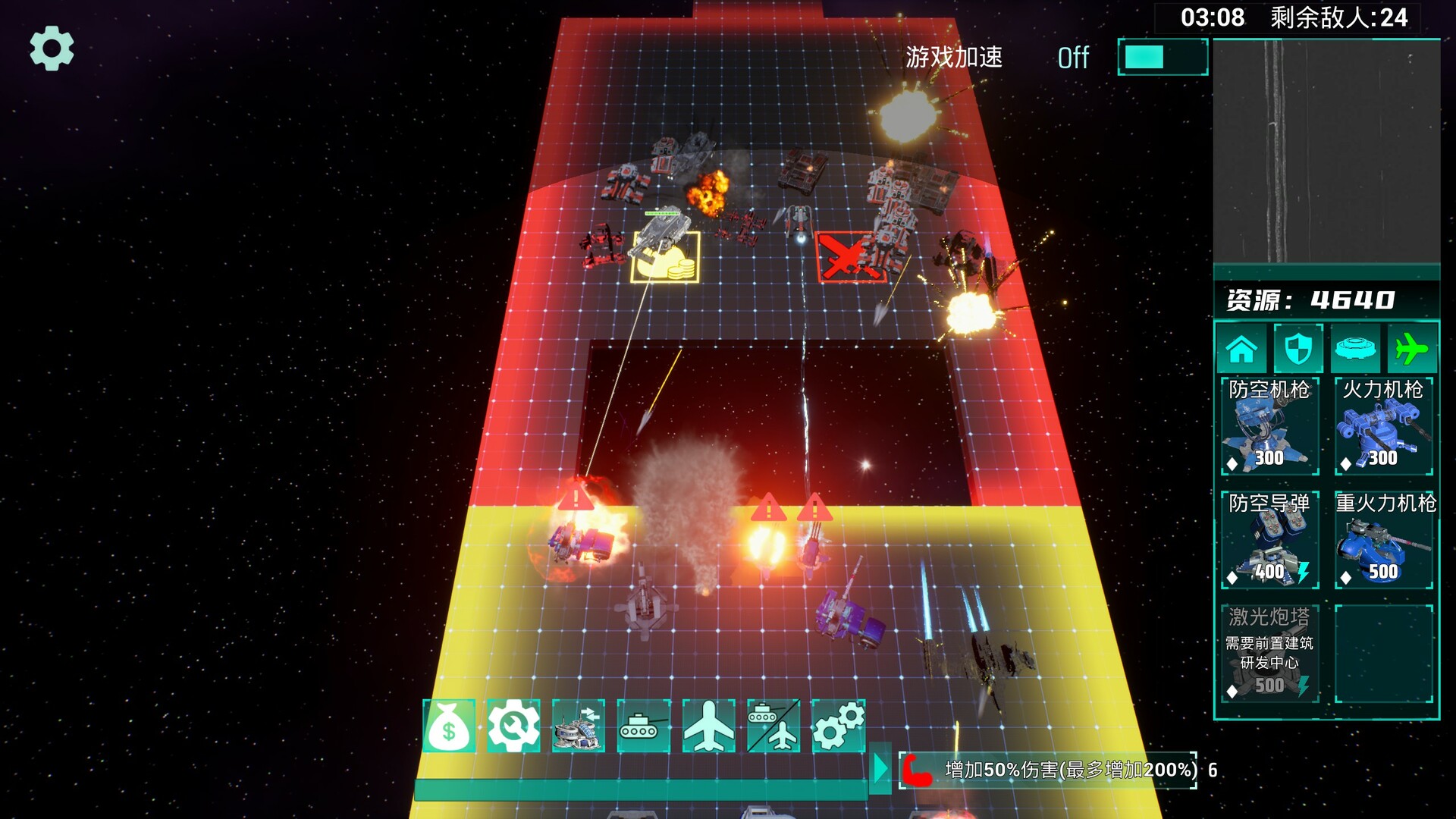Choose the 火力机枪 turret for 300

pyautogui.click(x=1383, y=426)
